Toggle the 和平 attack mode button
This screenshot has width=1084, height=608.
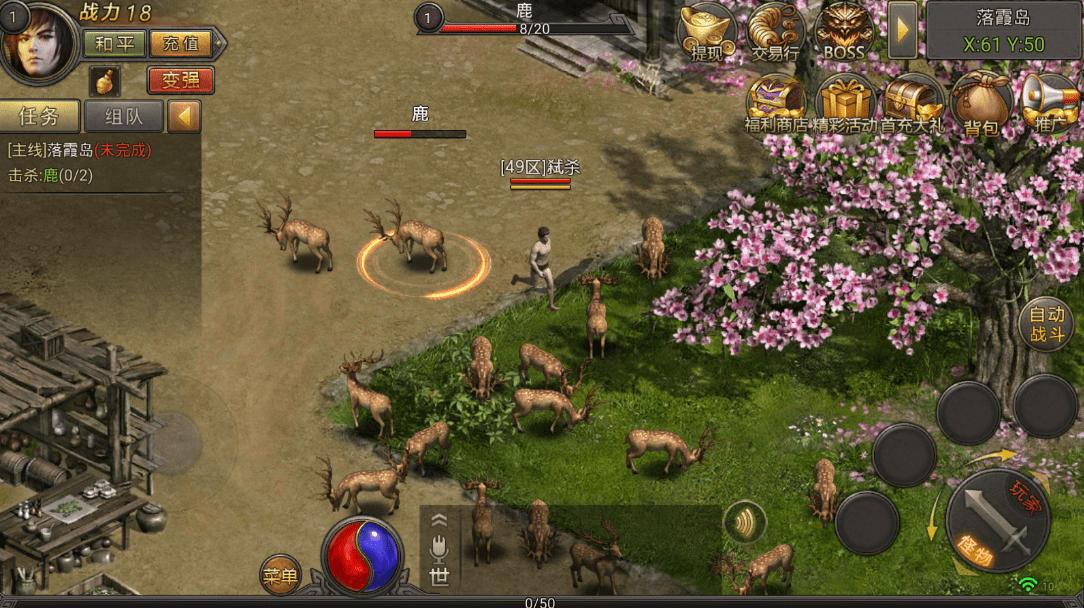112,43
